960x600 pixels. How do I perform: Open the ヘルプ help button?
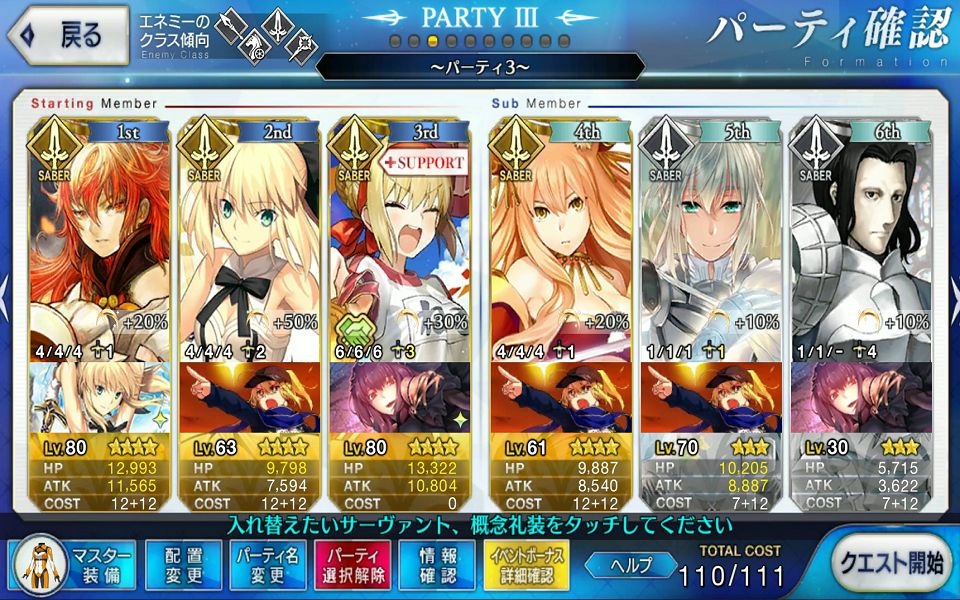coord(629,564)
